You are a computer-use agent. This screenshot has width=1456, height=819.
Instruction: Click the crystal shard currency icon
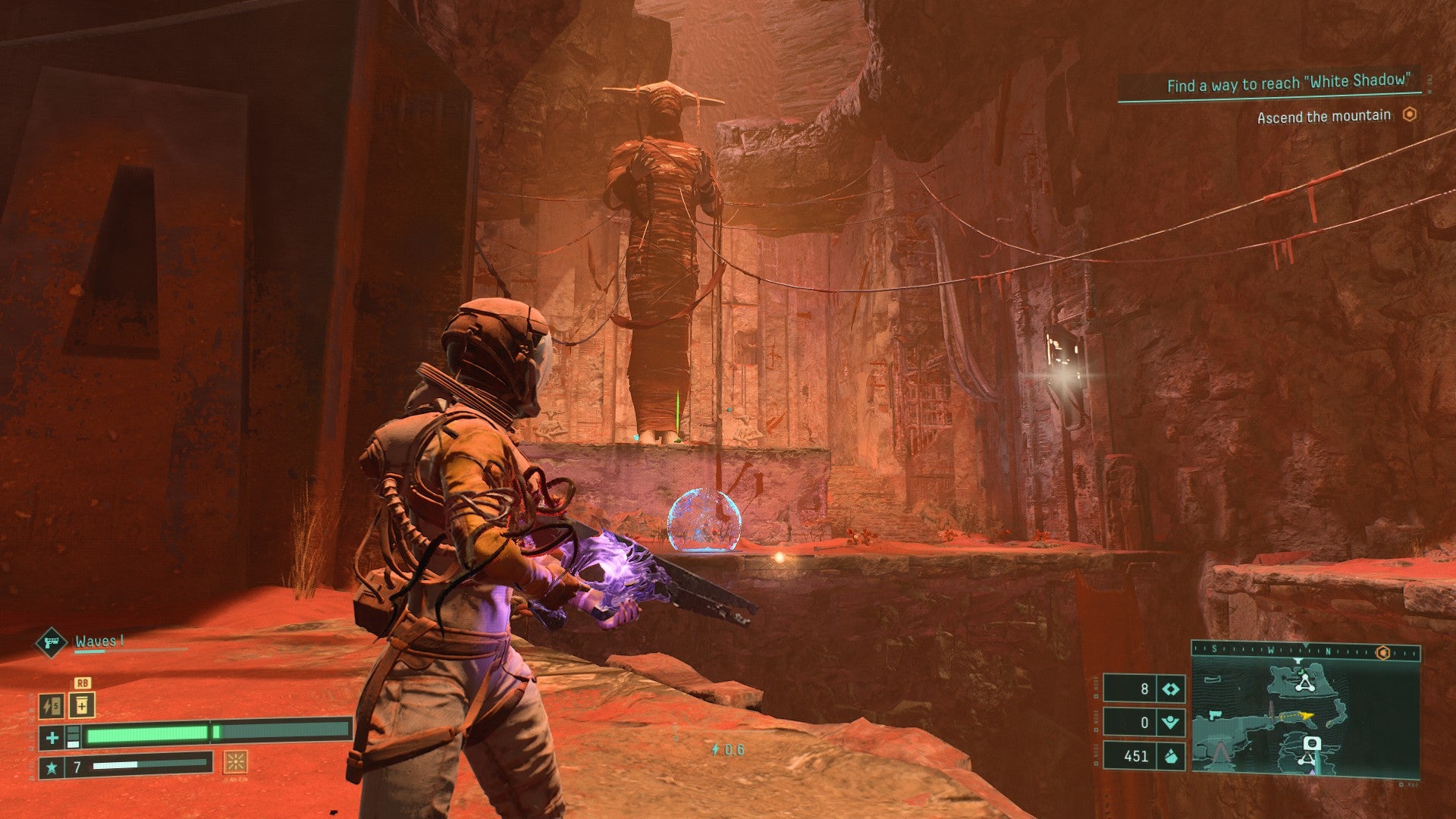pyautogui.click(x=1171, y=756)
